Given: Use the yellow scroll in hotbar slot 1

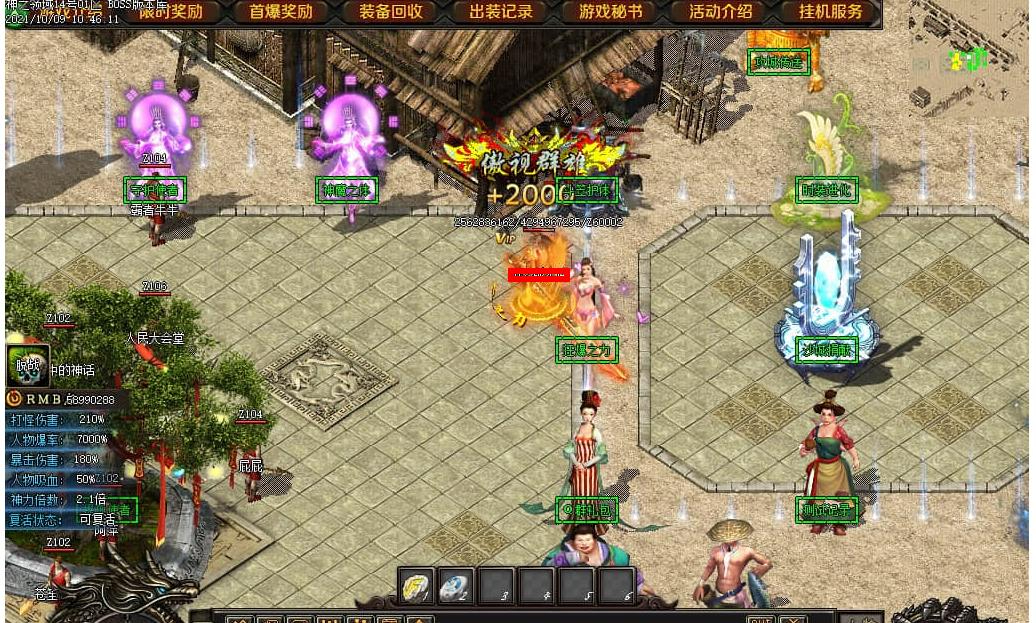Looking at the screenshot, I should tap(417, 586).
